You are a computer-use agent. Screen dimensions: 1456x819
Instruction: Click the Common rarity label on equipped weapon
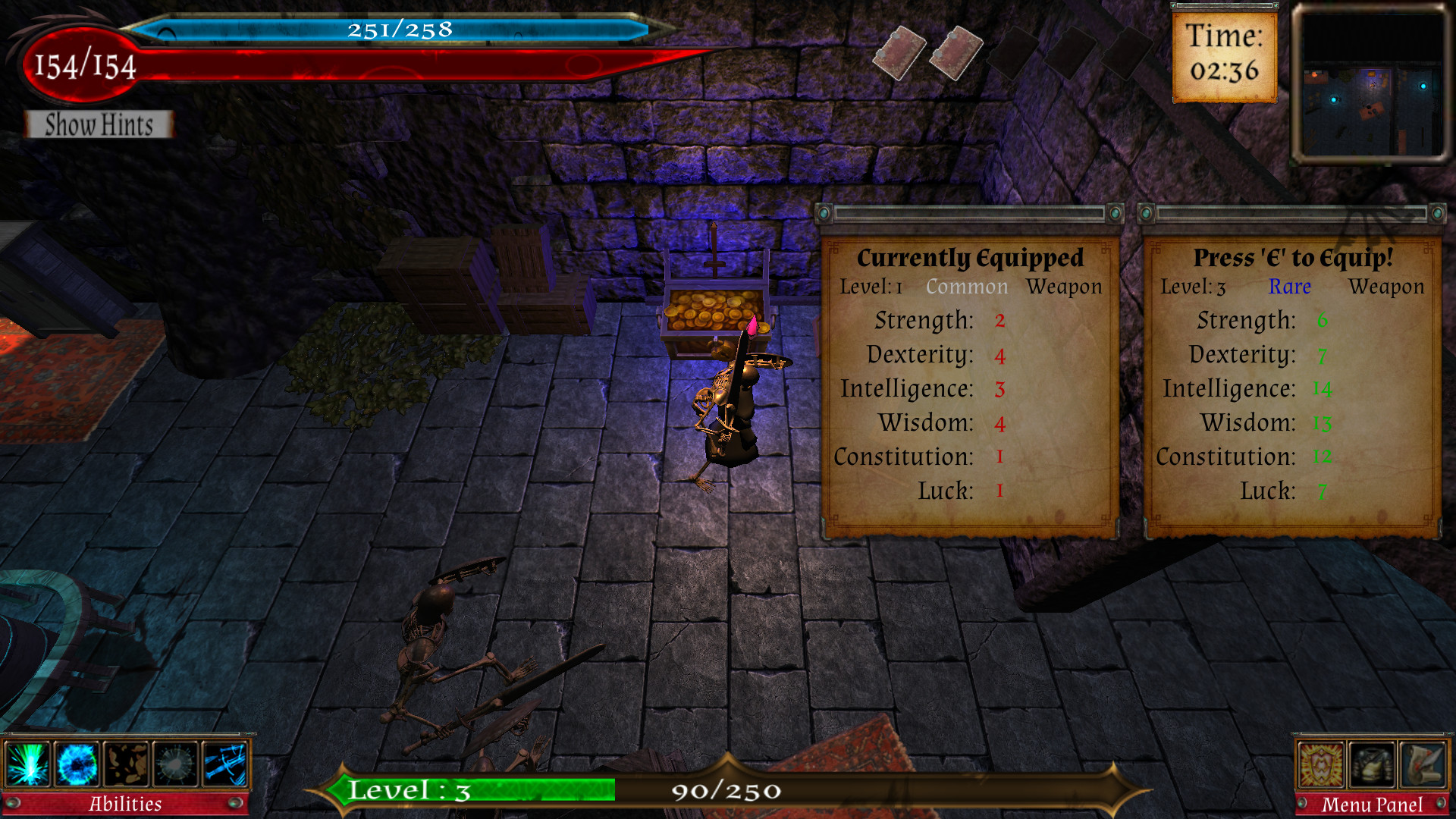(x=966, y=287)
